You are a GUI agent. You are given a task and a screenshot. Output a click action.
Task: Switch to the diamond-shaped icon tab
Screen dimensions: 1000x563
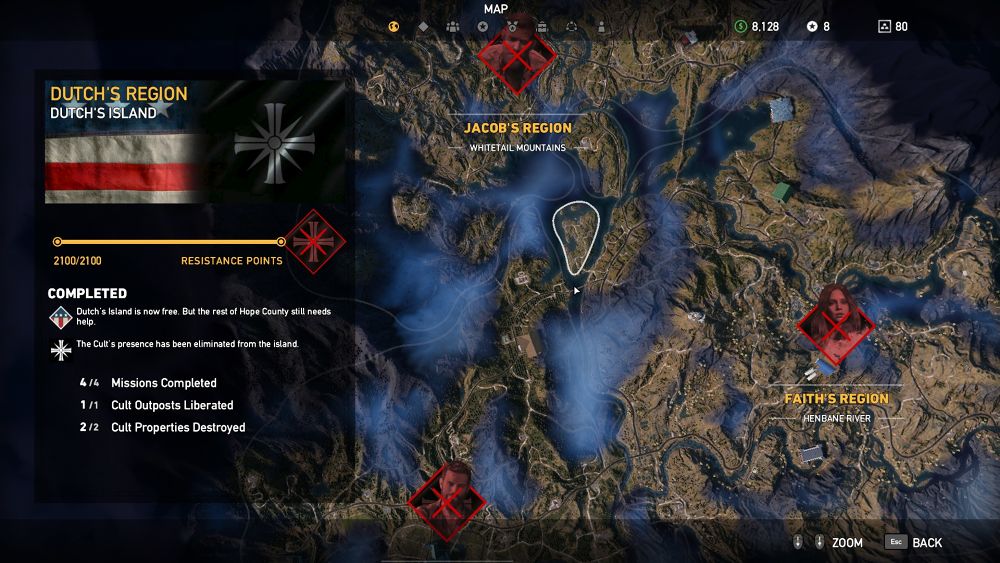[x=423, y=27]
